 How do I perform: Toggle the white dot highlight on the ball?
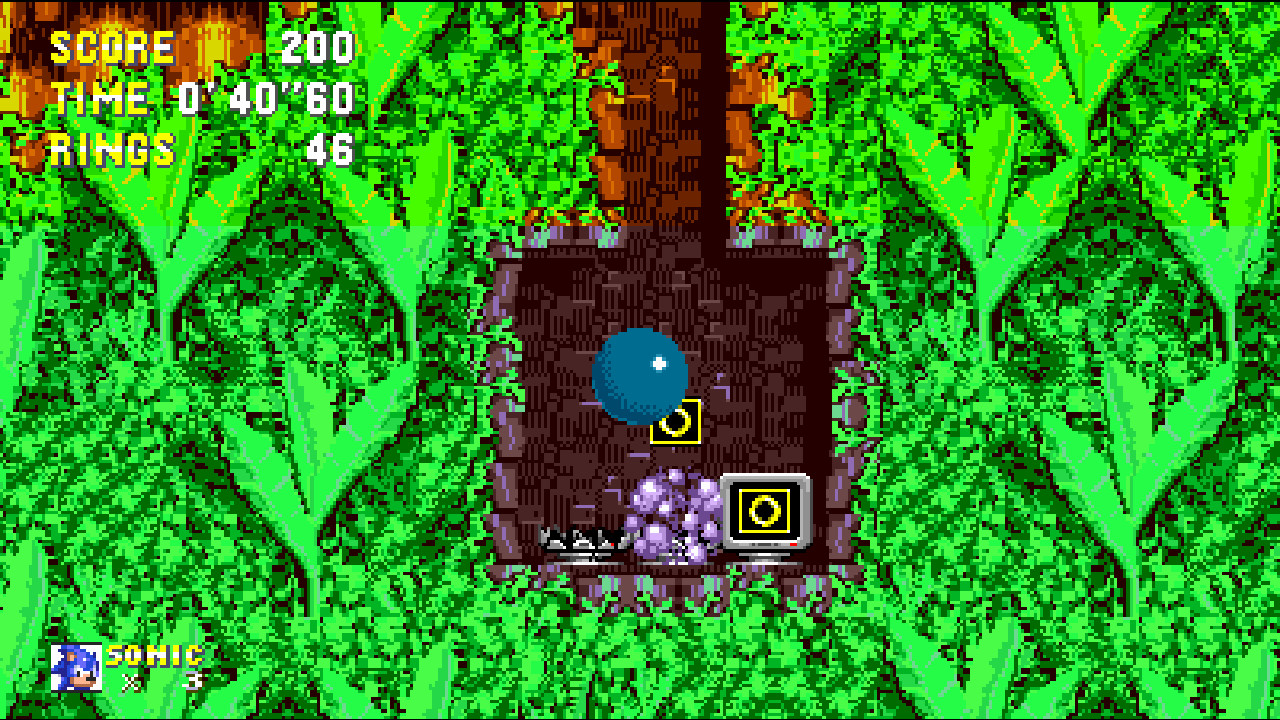(x=659, y=363)
